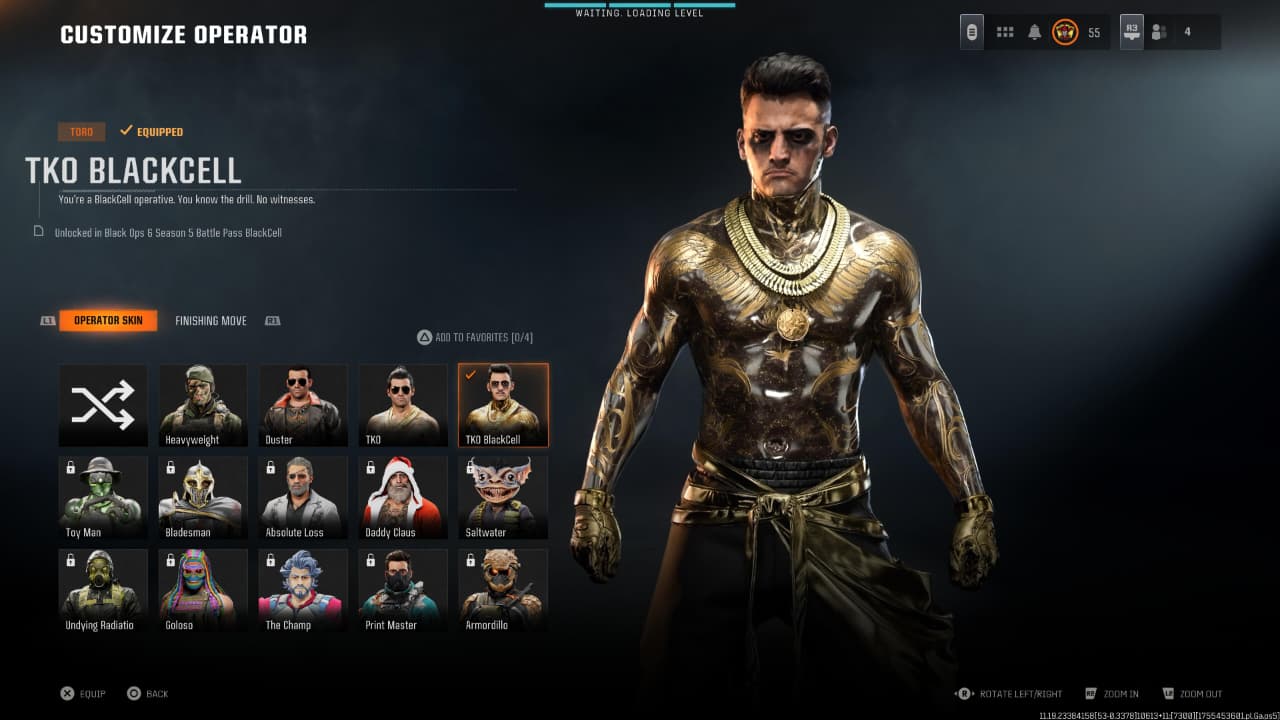This screenshot has height=720, width=1280.
Task: Select the Heavyweight operator skin
Action: (203, 405)
